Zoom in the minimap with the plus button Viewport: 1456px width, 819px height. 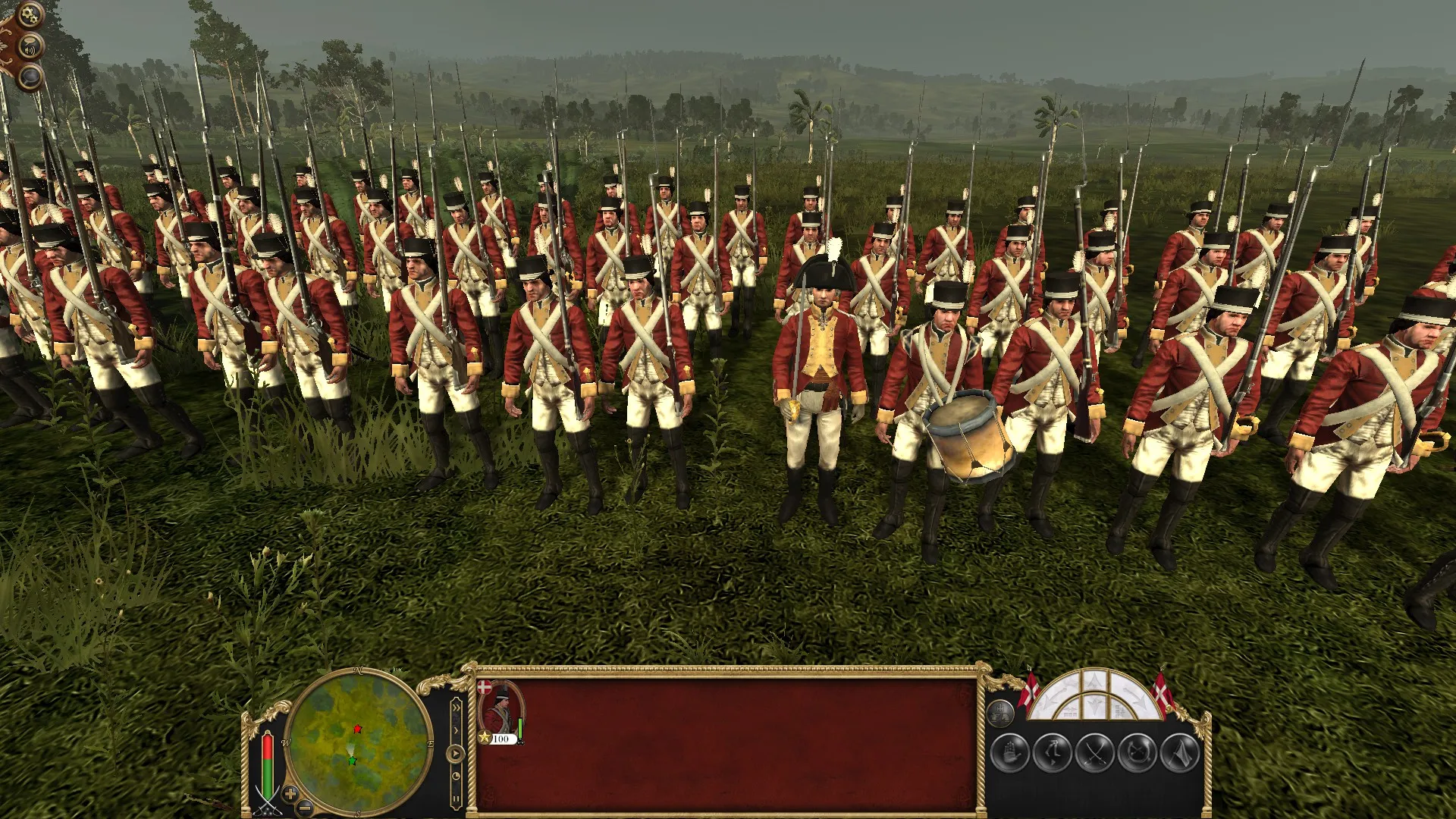[290, 794]
